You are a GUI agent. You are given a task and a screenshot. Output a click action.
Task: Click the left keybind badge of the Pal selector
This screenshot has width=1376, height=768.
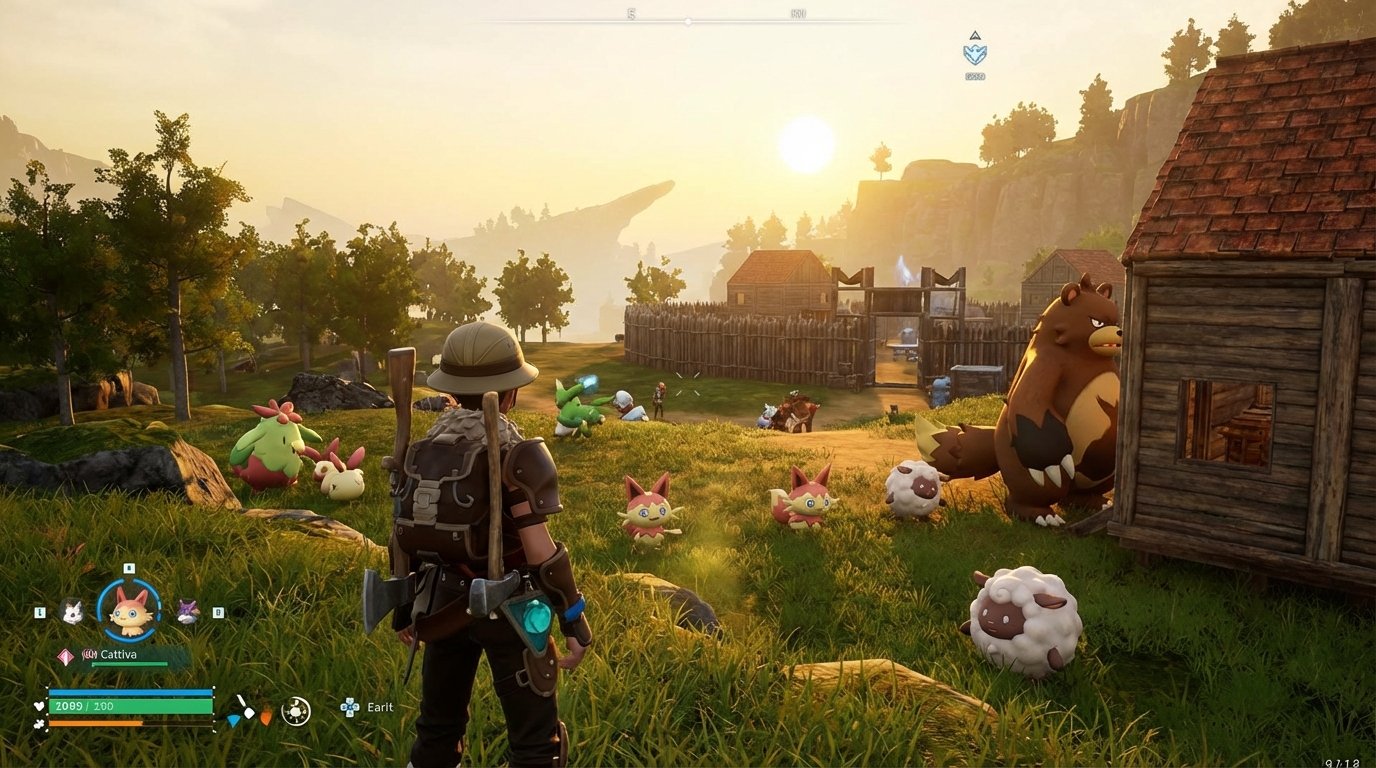coord(40,612)
